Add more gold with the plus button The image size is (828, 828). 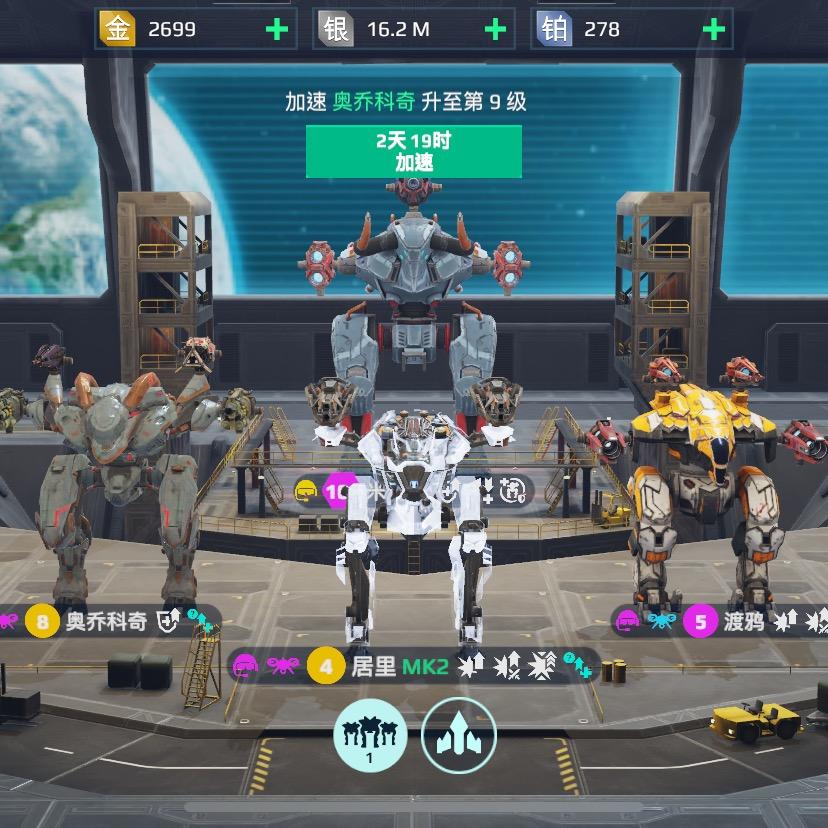(x=276, y=30)
